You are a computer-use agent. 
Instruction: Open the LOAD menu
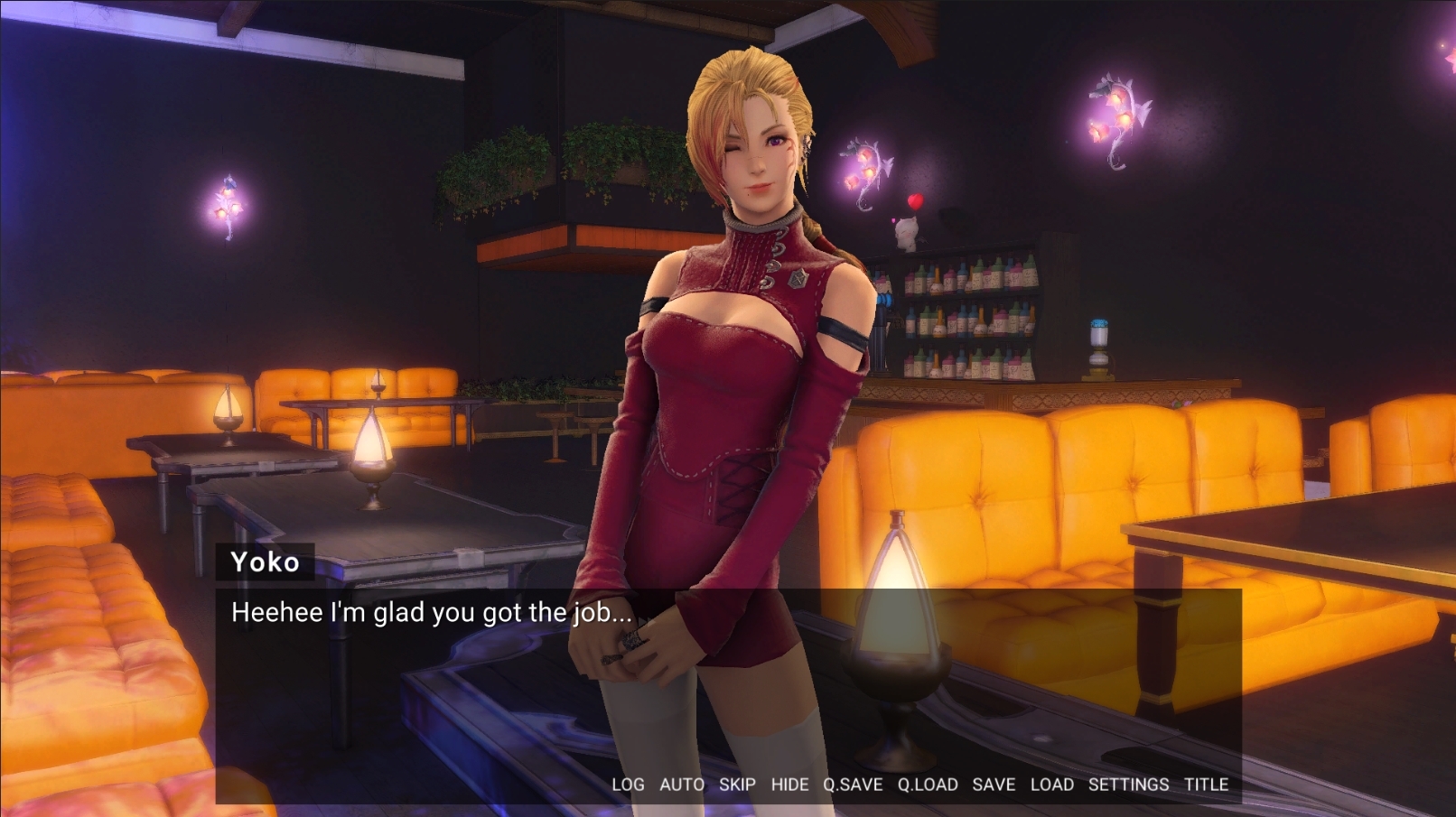click(1052, 785)
